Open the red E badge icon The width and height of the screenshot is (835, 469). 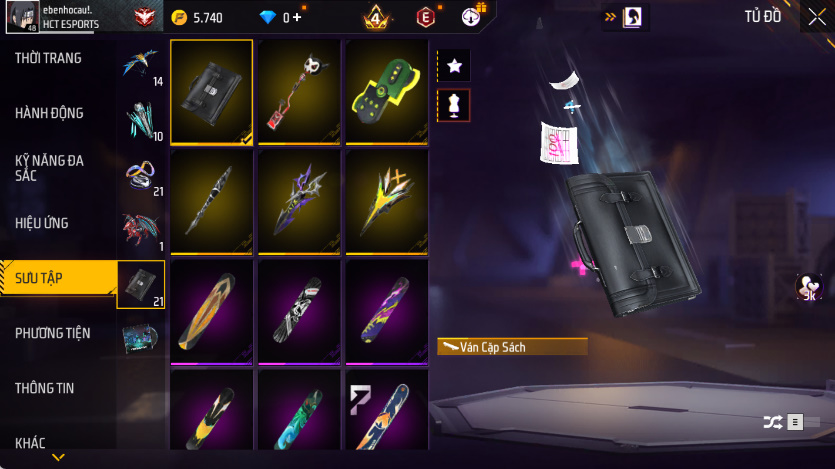(x=426, y=17)
